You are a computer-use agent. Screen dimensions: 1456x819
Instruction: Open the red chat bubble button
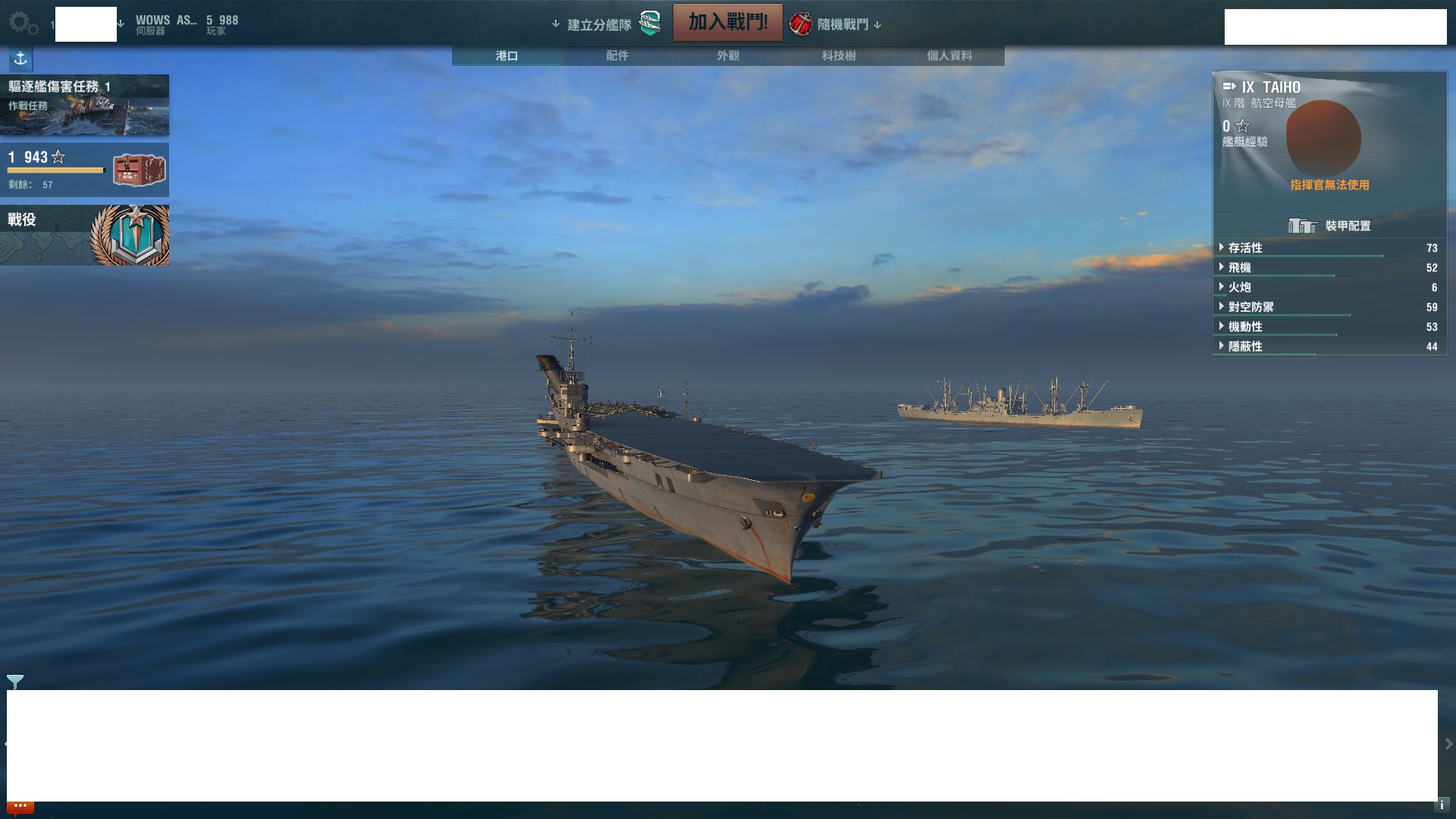(20, 807)
